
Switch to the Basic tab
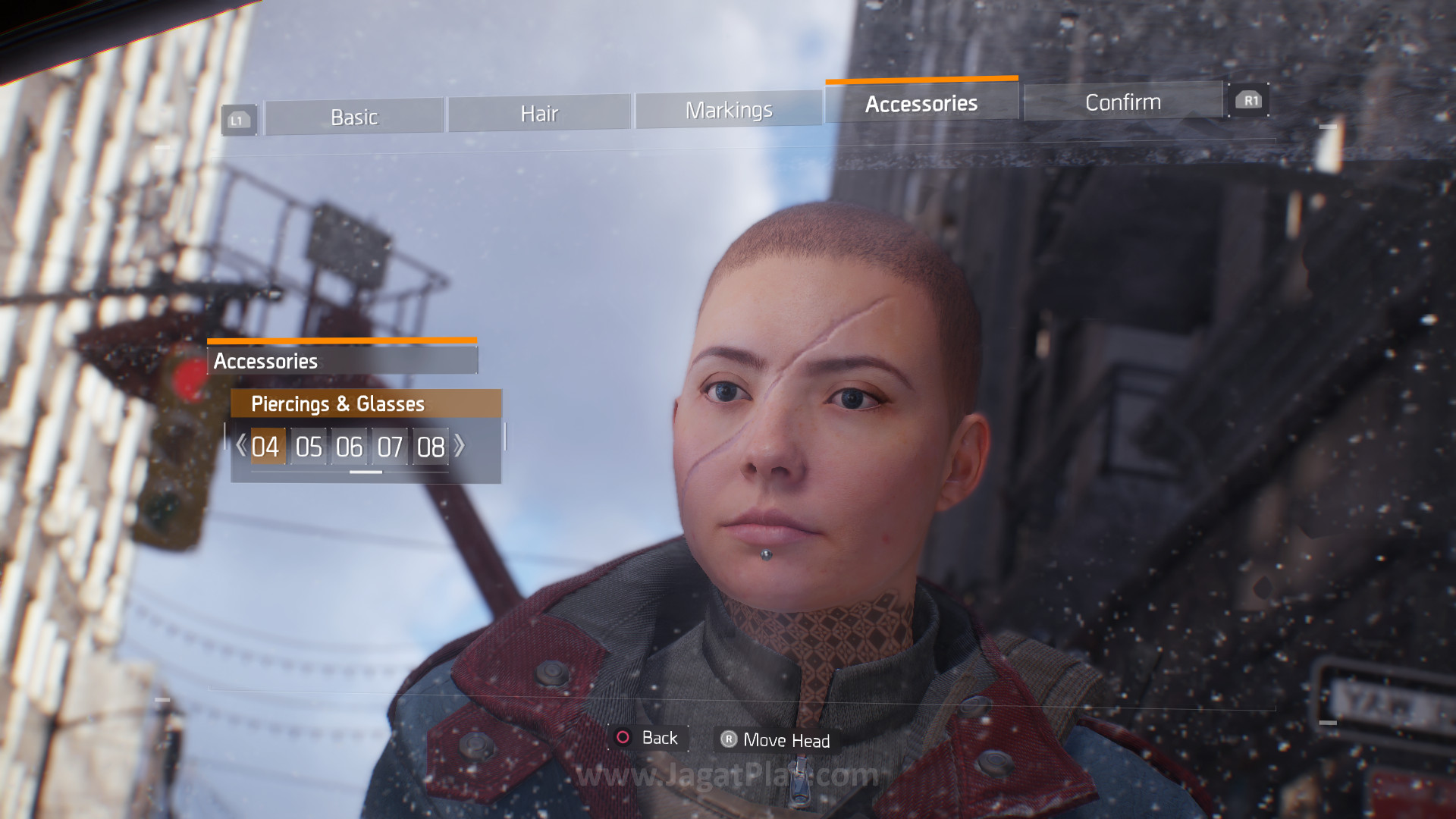click(x=354, y=118)
